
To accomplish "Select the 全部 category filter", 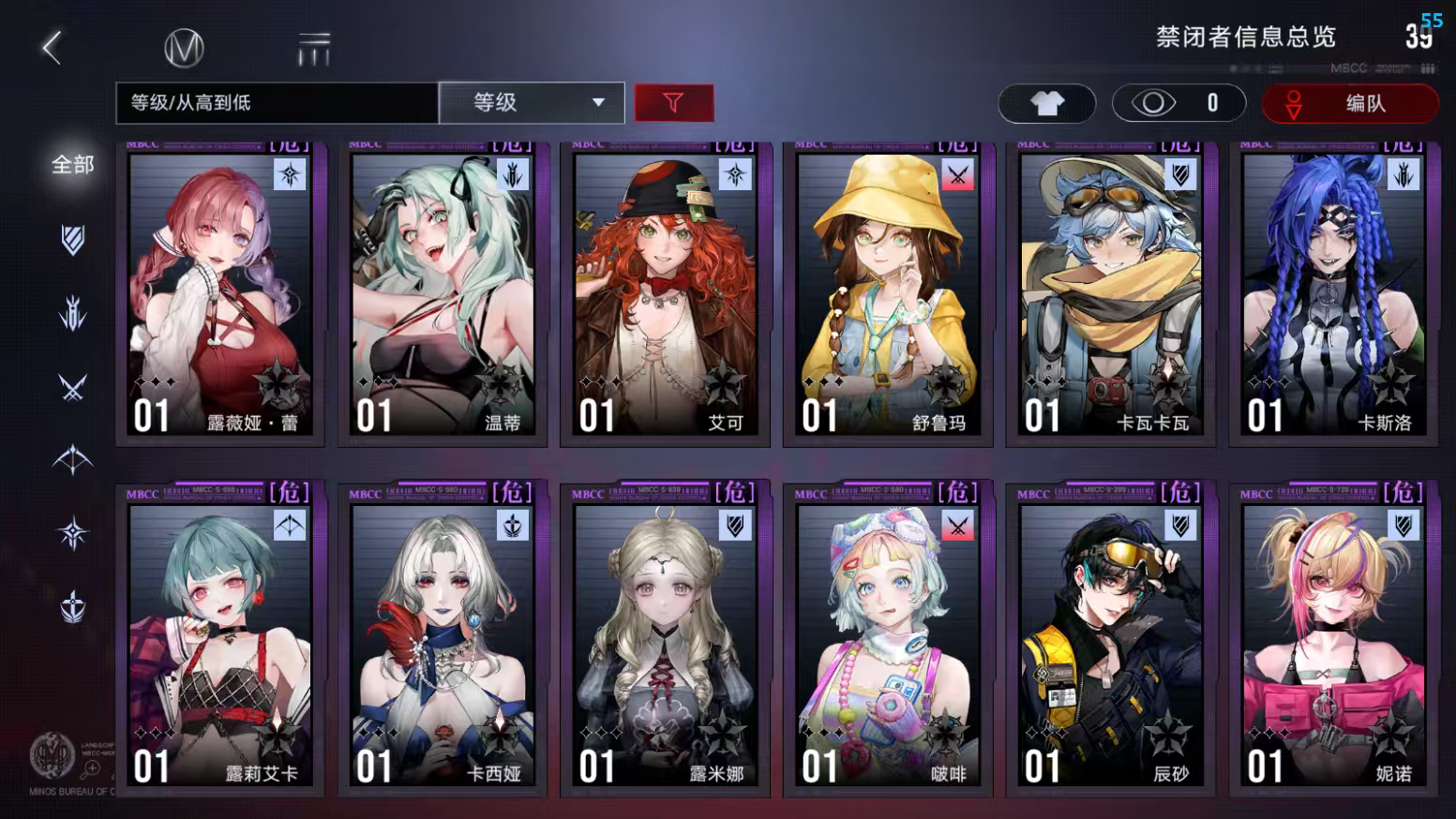I will coord(69,164).
